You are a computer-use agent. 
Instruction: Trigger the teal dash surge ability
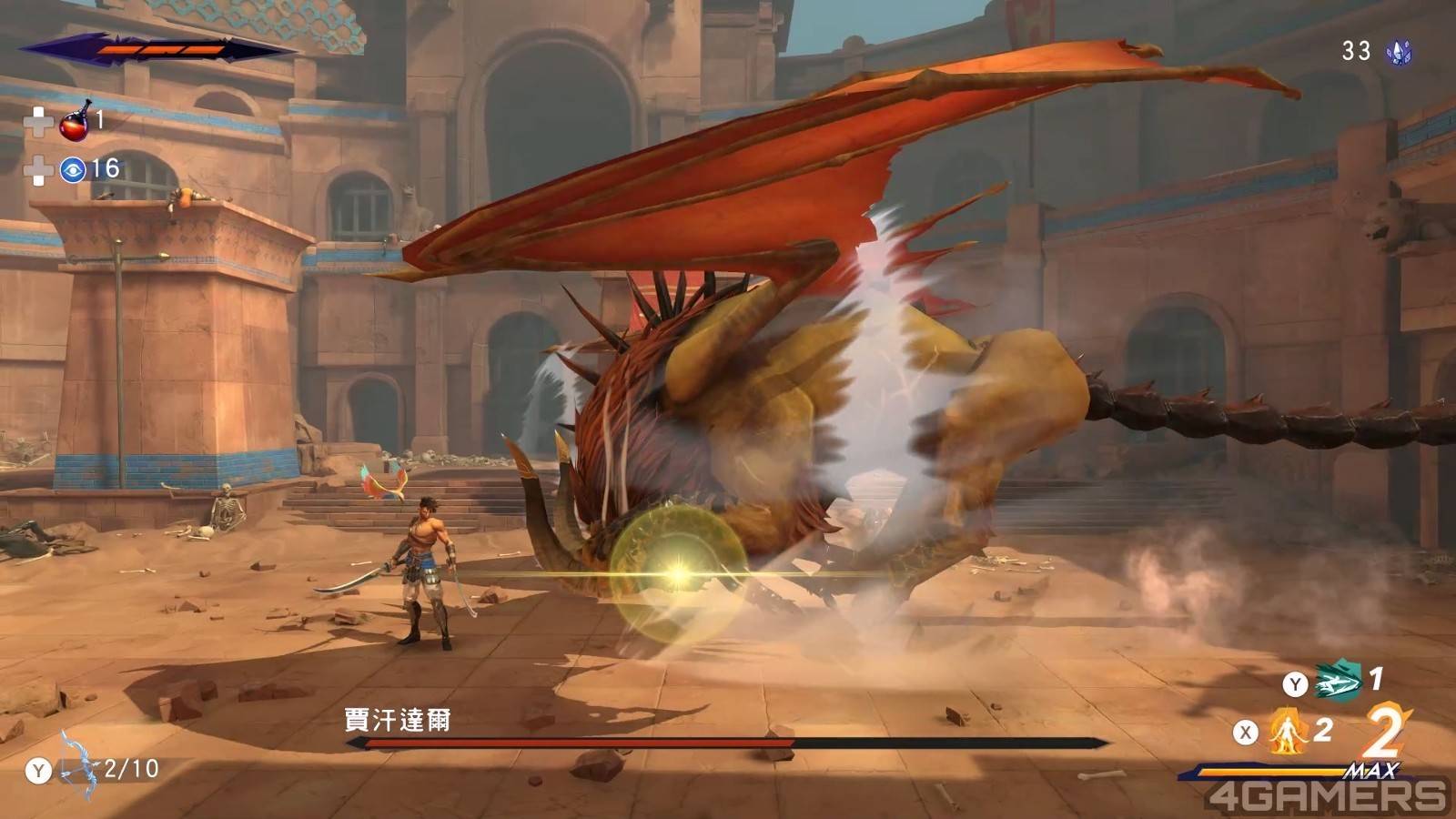coord(1337,682)
